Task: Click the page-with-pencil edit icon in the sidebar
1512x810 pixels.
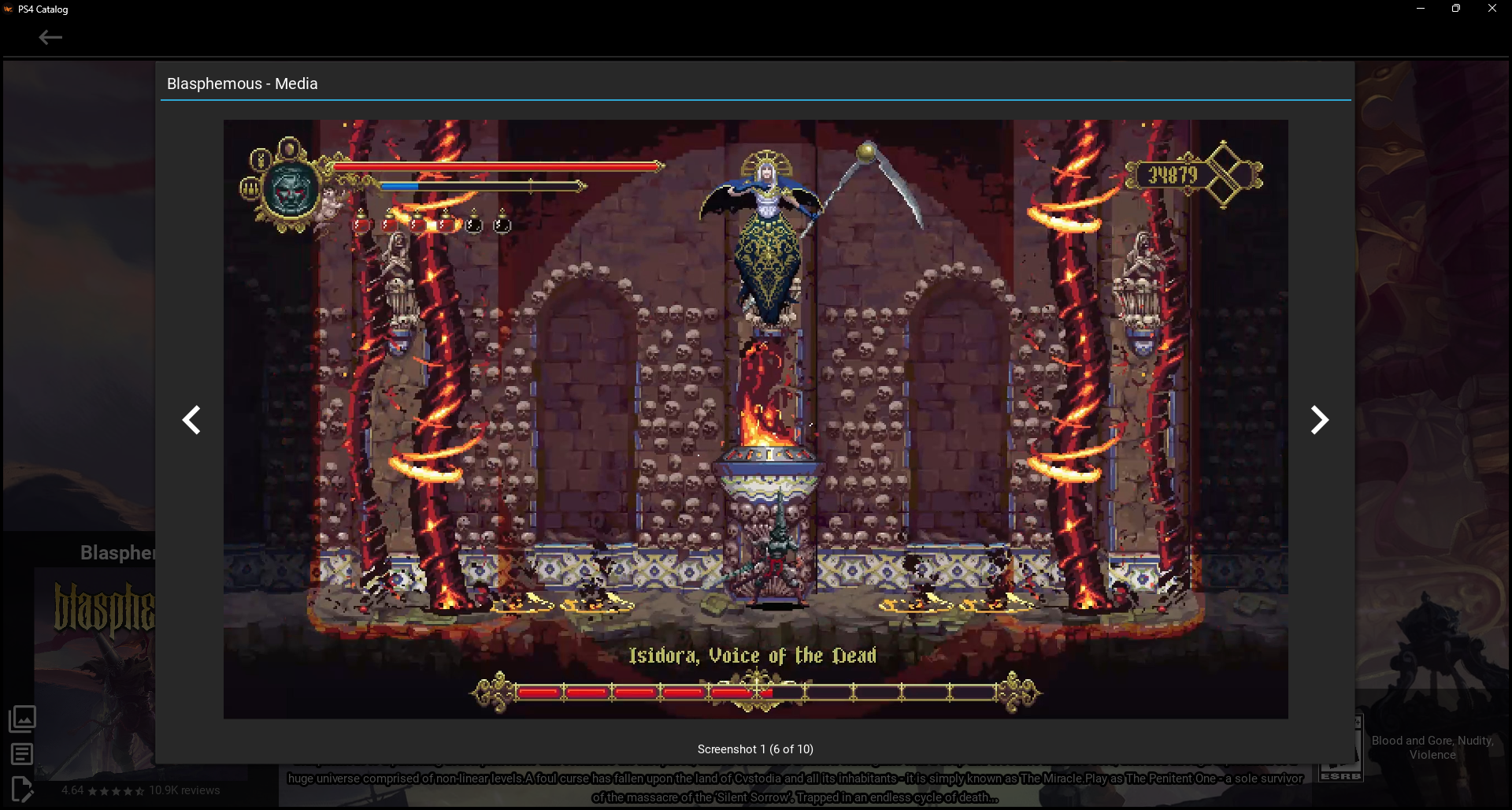Action: click(x=22, y=789)
